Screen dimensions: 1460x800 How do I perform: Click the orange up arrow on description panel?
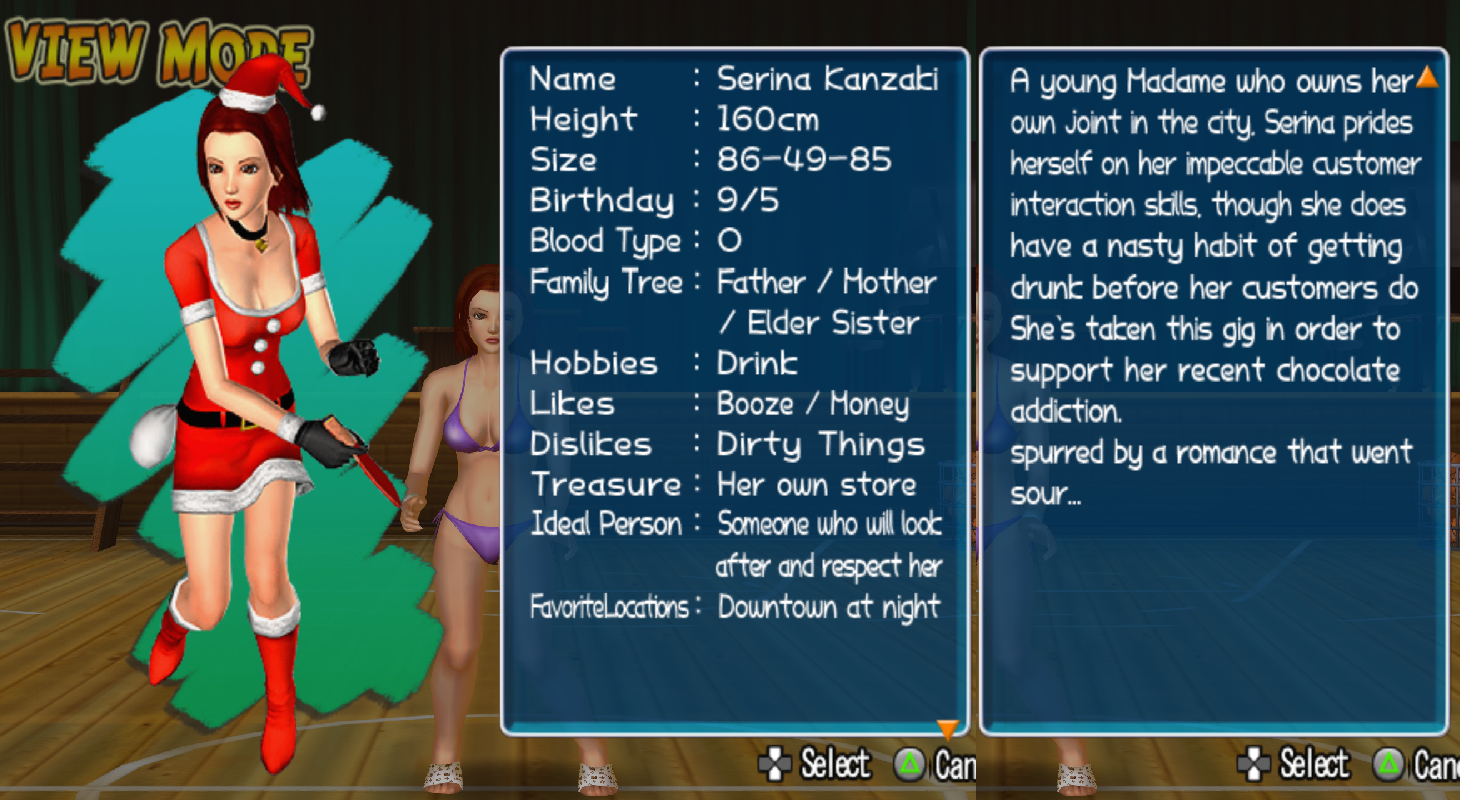tap(1427, 77)
